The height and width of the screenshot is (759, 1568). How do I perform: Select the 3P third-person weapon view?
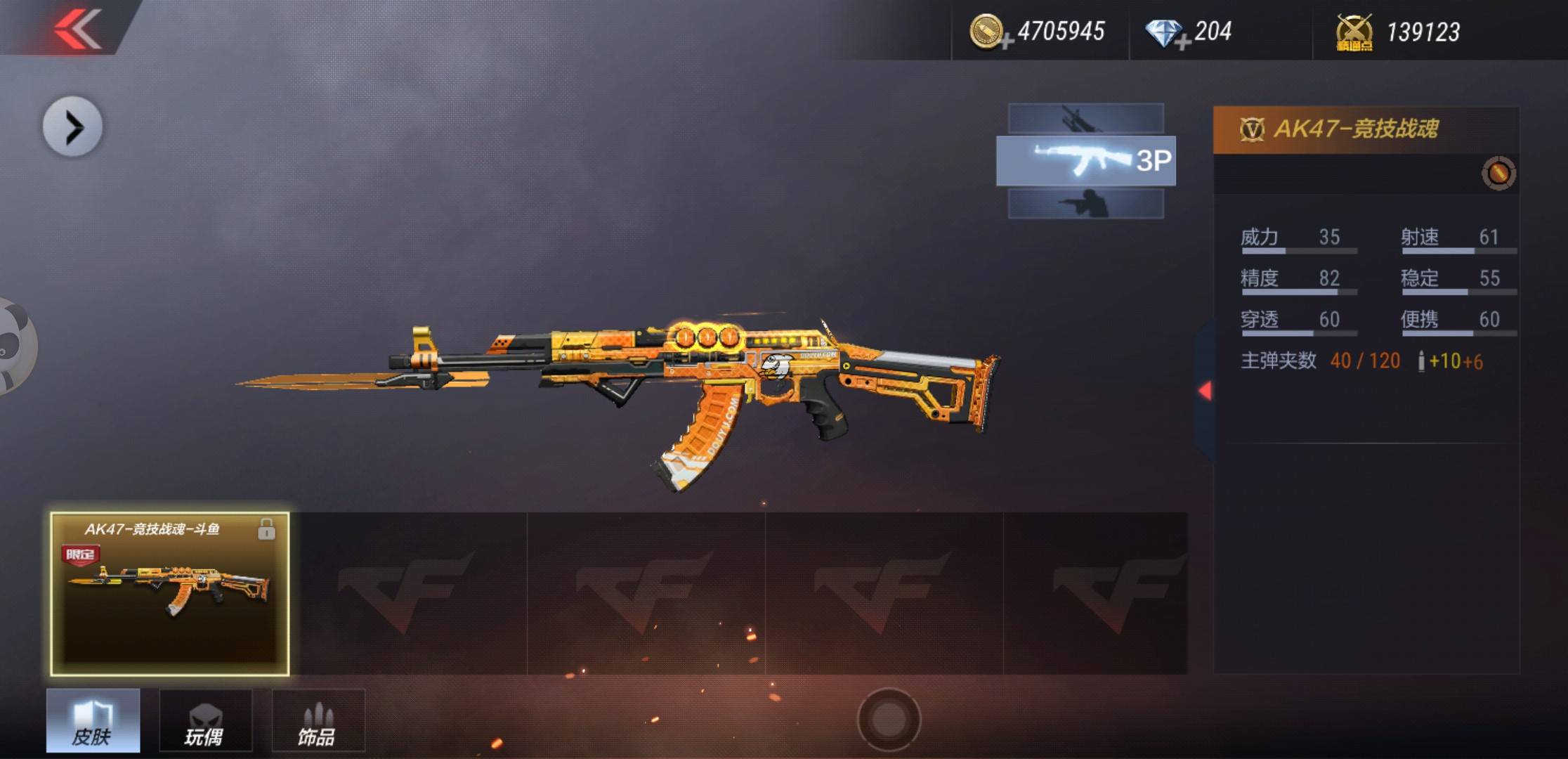[1085, 161]
